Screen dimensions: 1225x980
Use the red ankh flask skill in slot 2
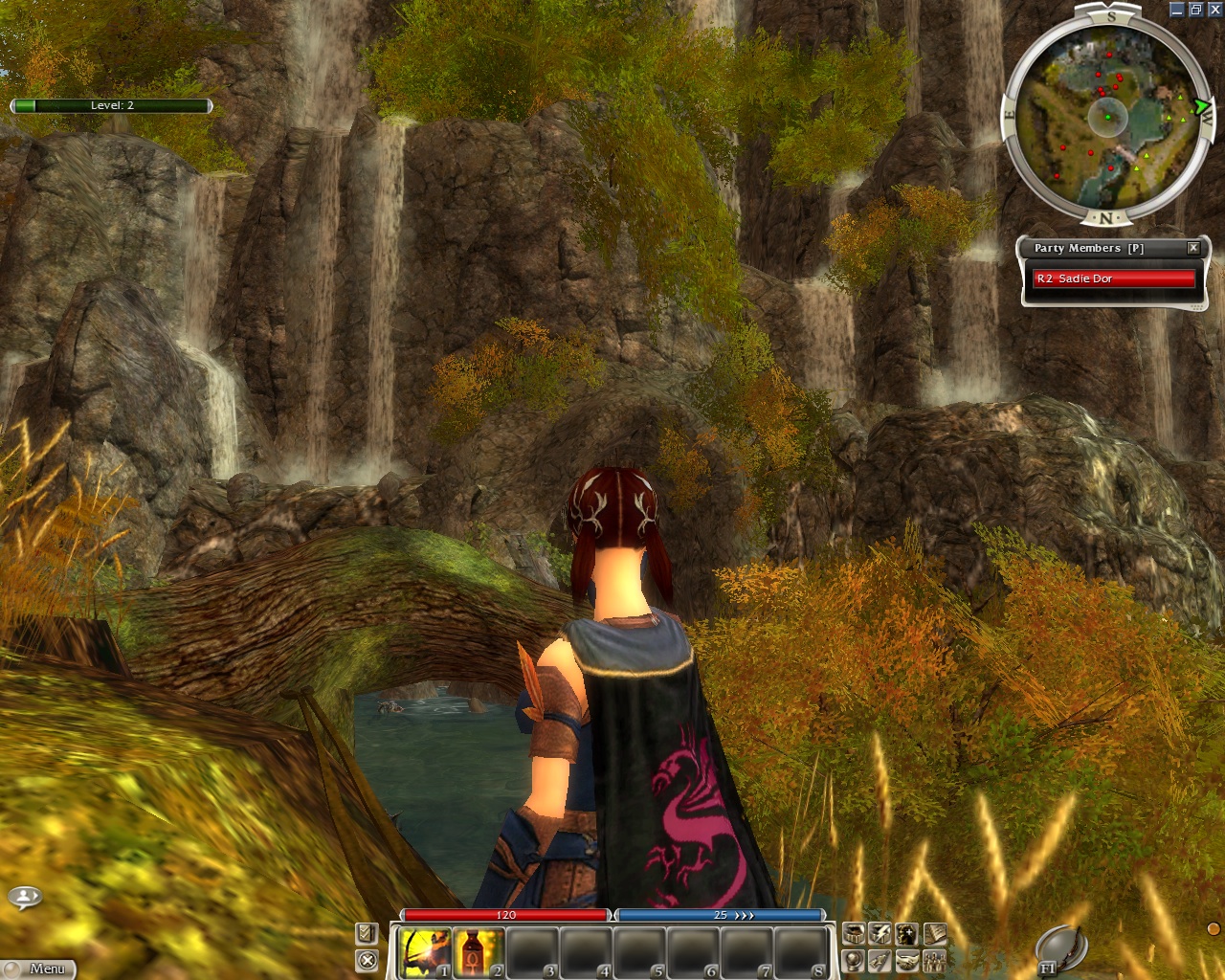[x=478, y=951]
